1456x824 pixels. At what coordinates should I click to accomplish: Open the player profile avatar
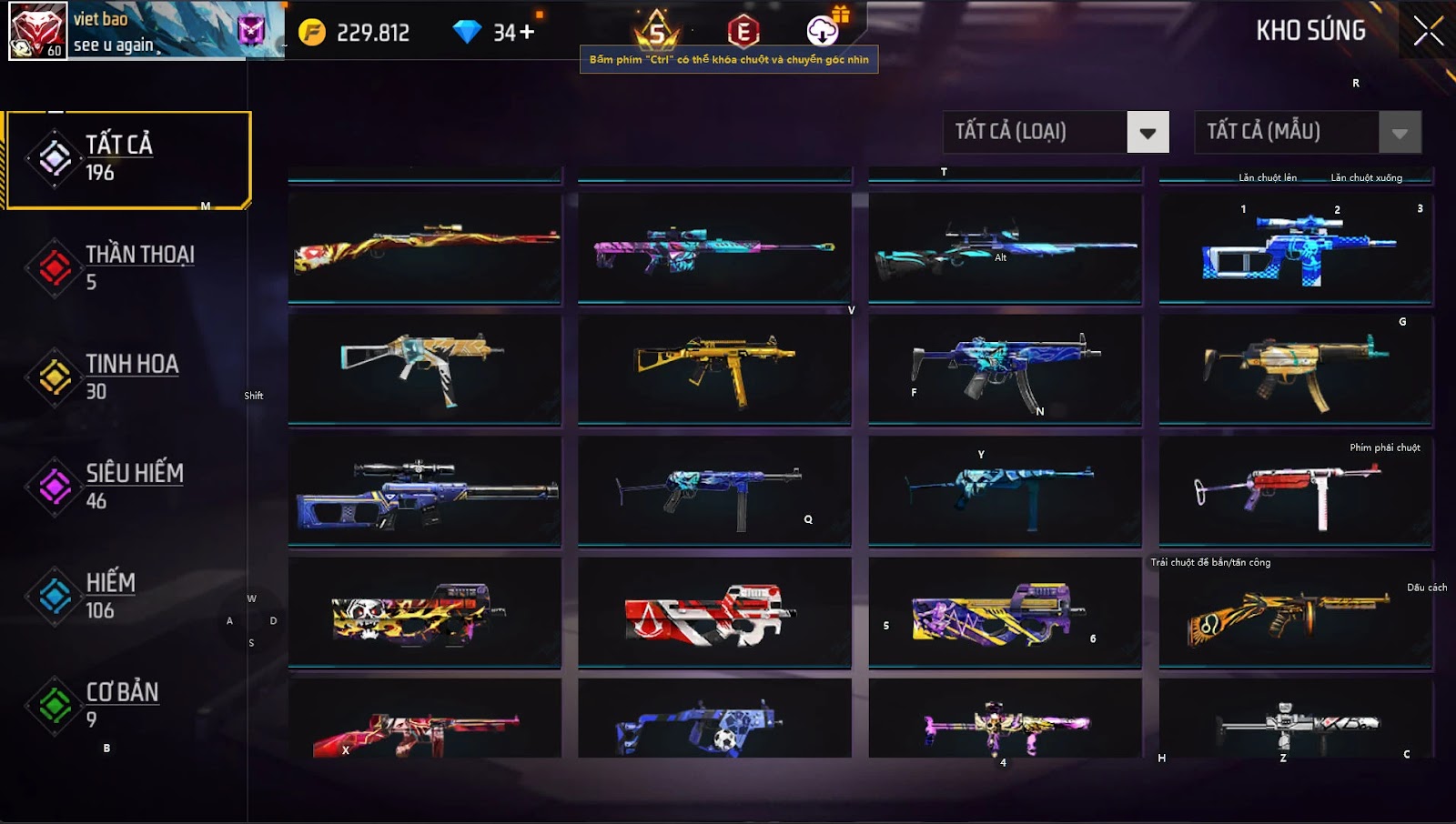[37, 30]
